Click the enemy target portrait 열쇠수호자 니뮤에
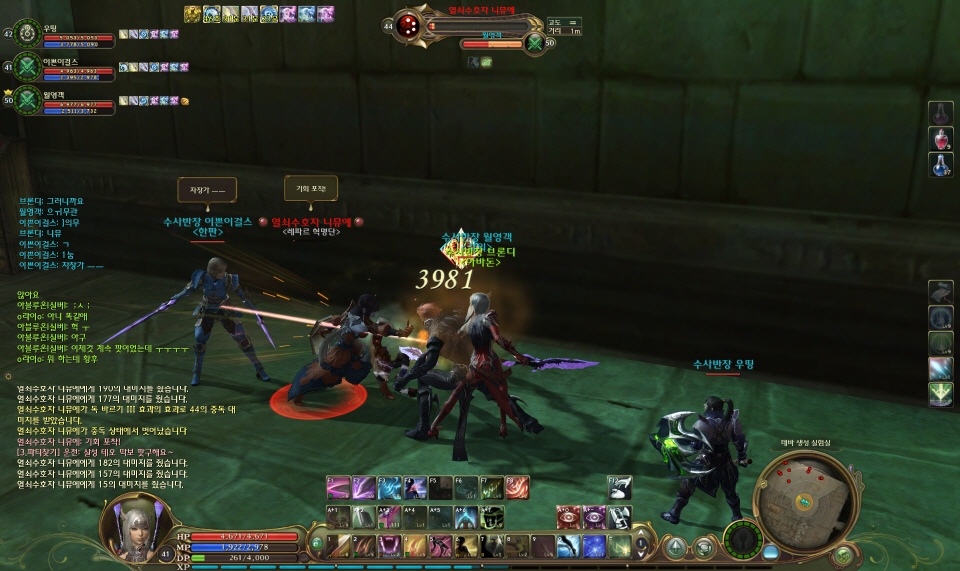This screenshot has width=960, height=571. (x=408, y=25)
